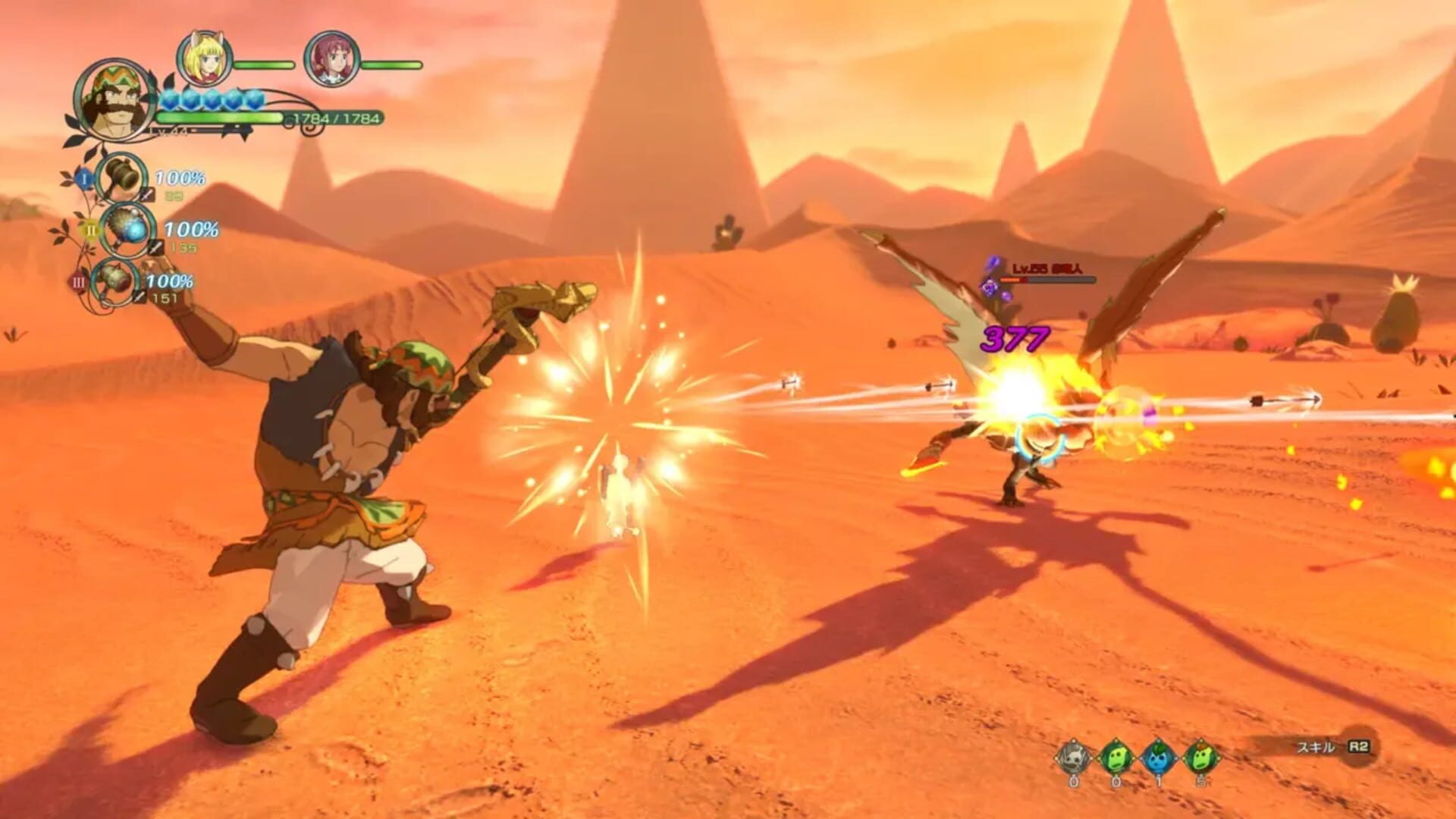Click the 1784 / 1784 HP readout
The image size is (1456, 819).
click(x=336, y=118)
